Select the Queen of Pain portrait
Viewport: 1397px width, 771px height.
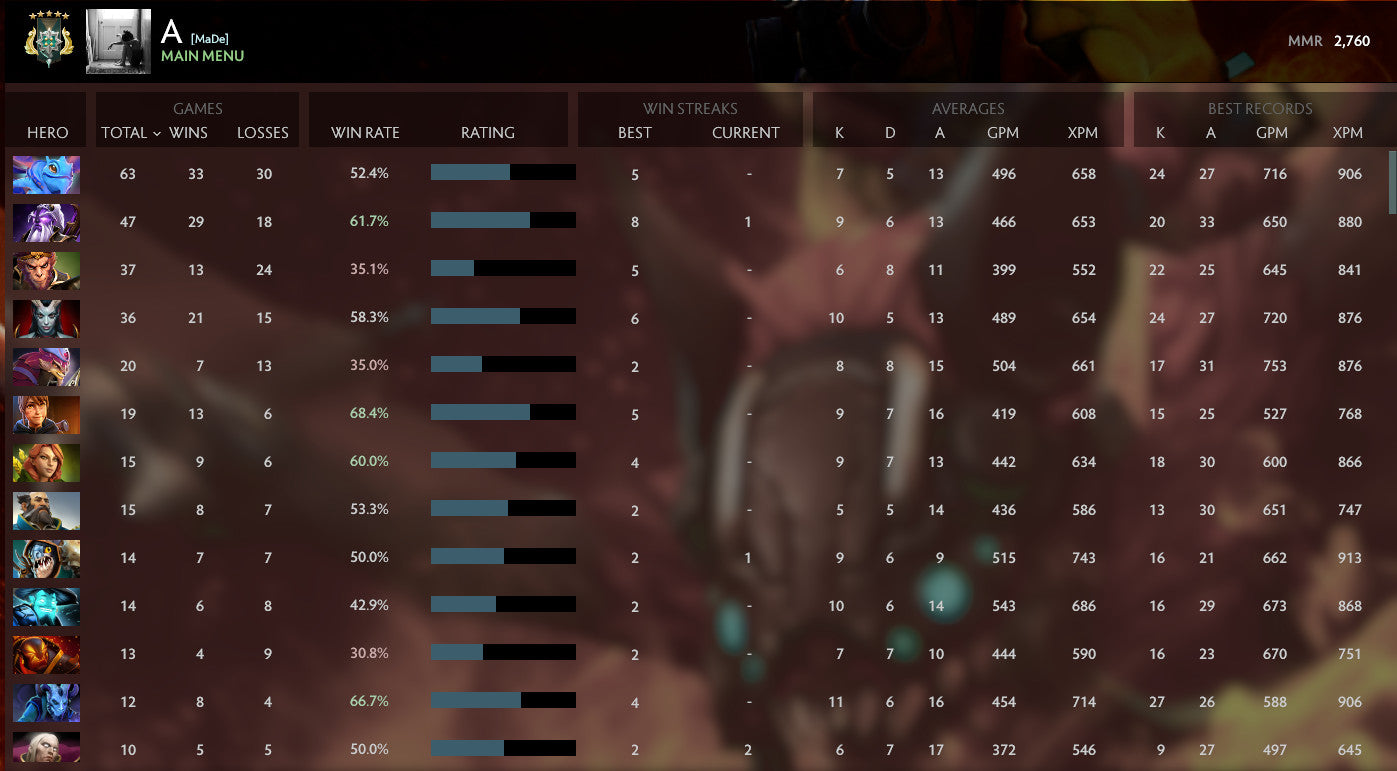45,317
